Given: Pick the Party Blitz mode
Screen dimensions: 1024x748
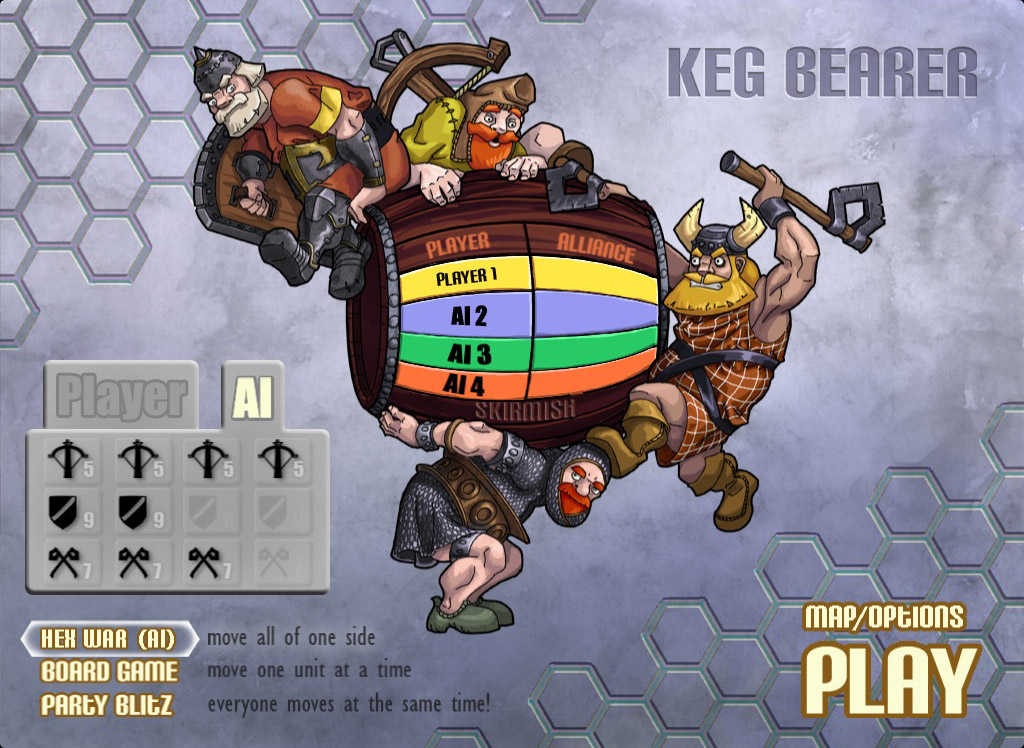Looking at the screenshot, I should (x=107, y=704).
